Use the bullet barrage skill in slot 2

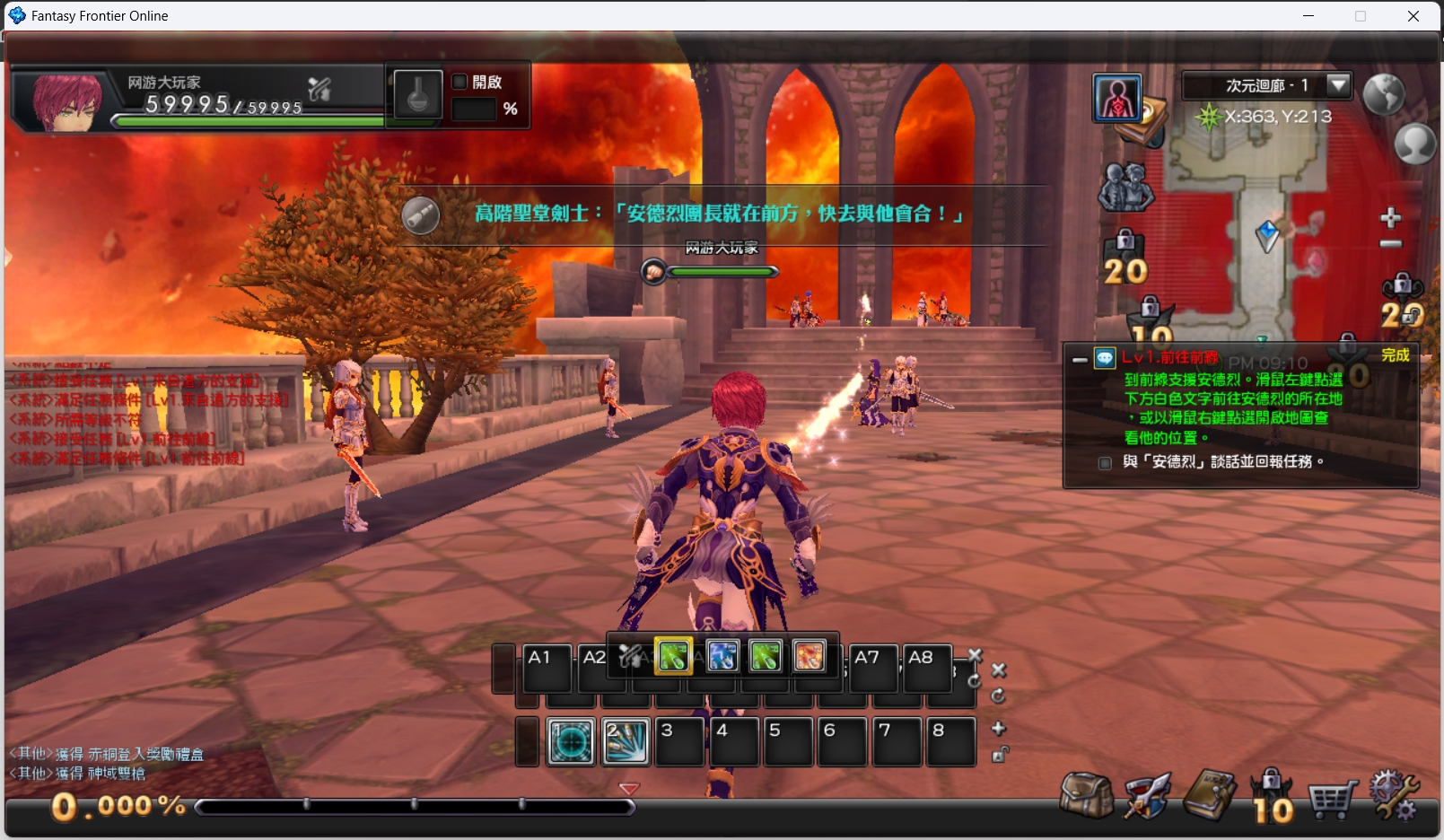[x=626, y=741]
